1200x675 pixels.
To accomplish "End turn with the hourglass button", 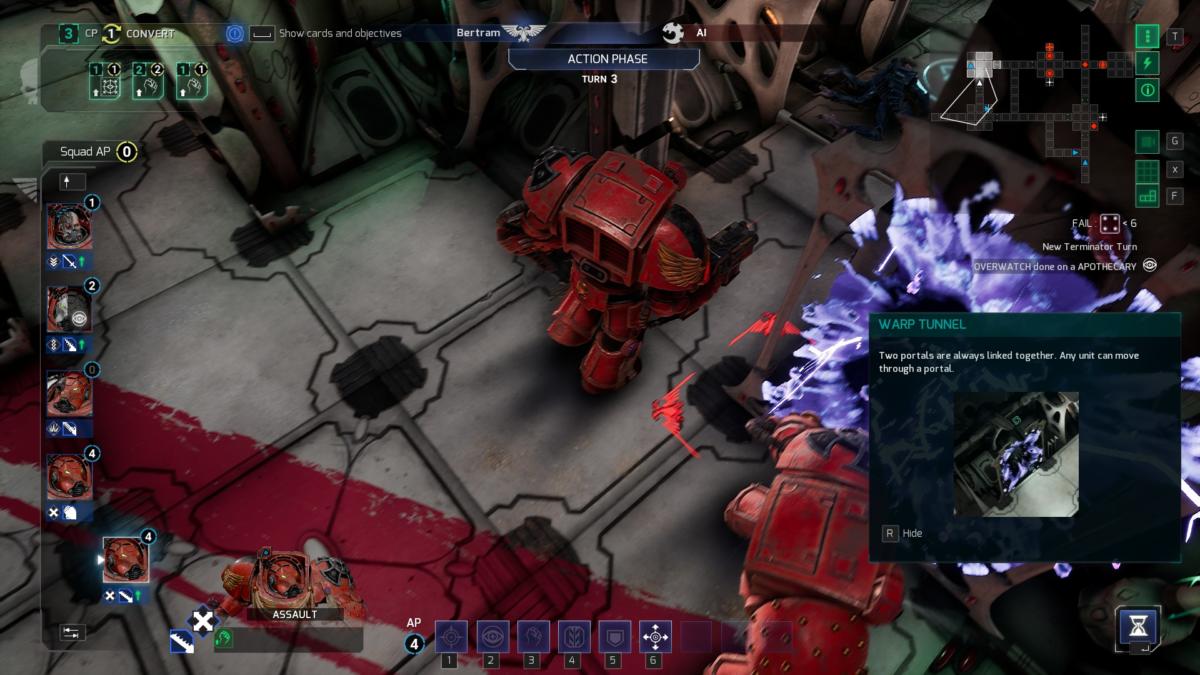I will point(1138,628).
